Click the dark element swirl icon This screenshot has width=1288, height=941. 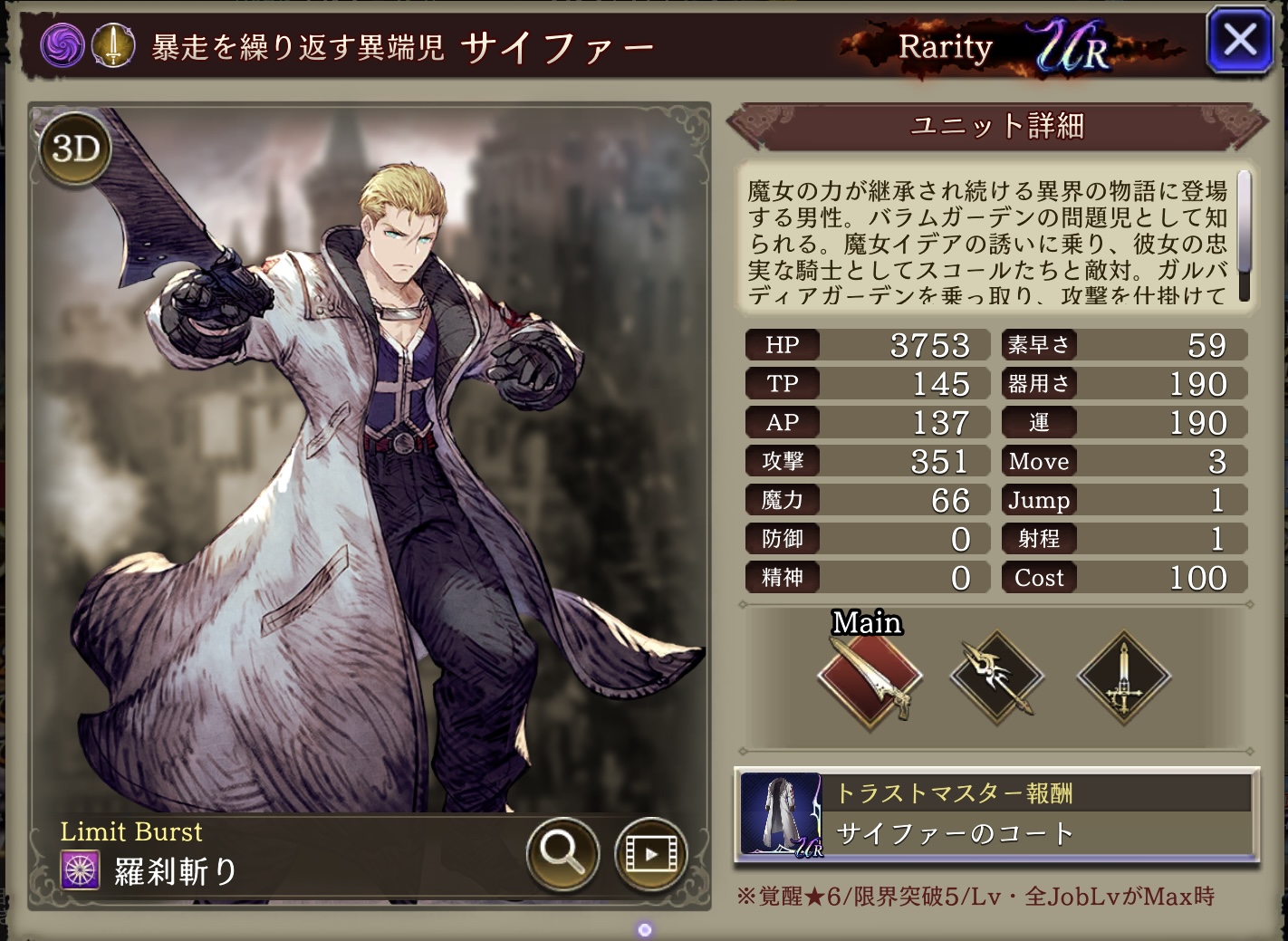pos(62,45)
